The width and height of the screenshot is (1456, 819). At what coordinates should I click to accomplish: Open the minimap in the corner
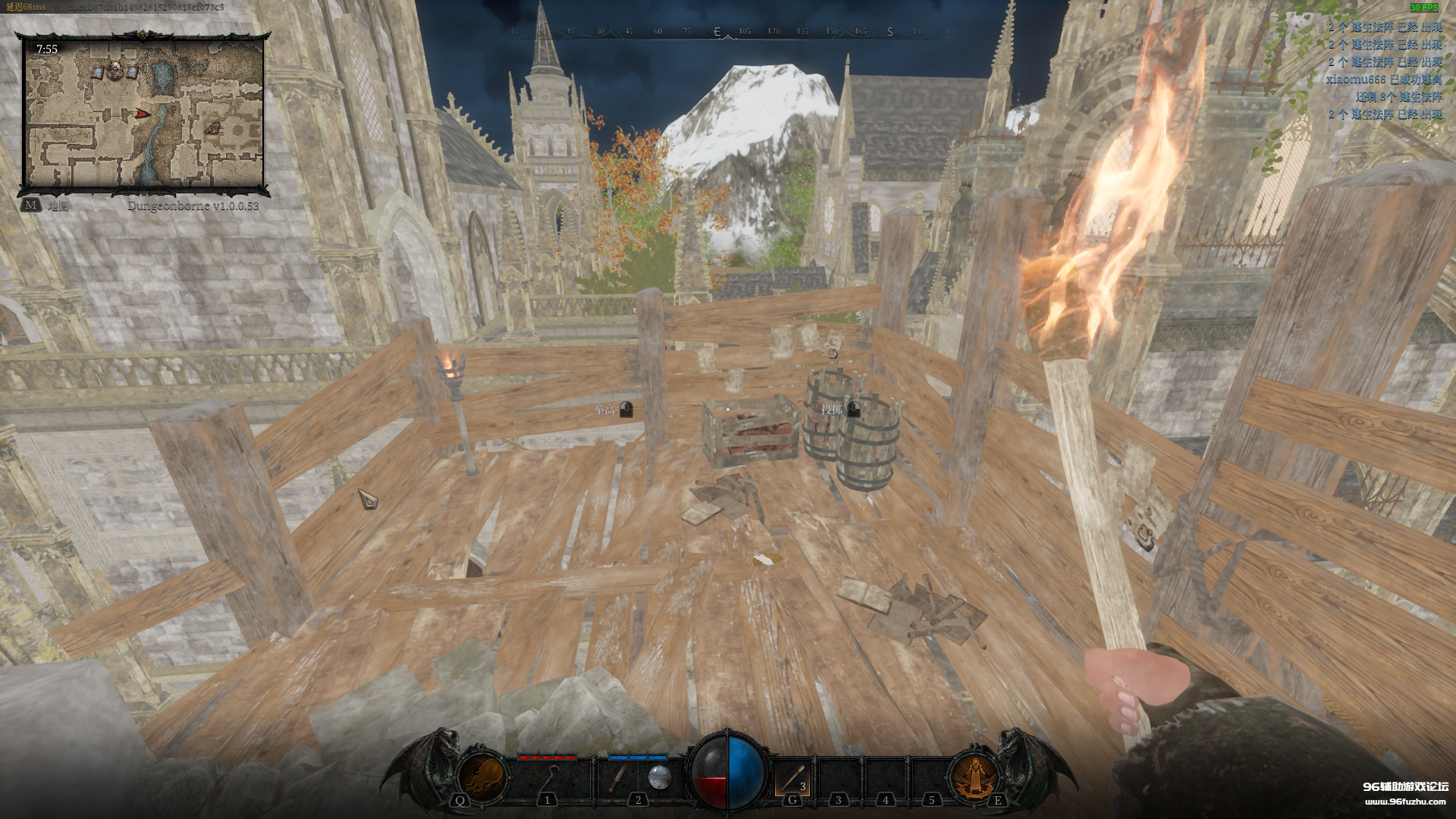pyautogui.click(x=144, y=114)
